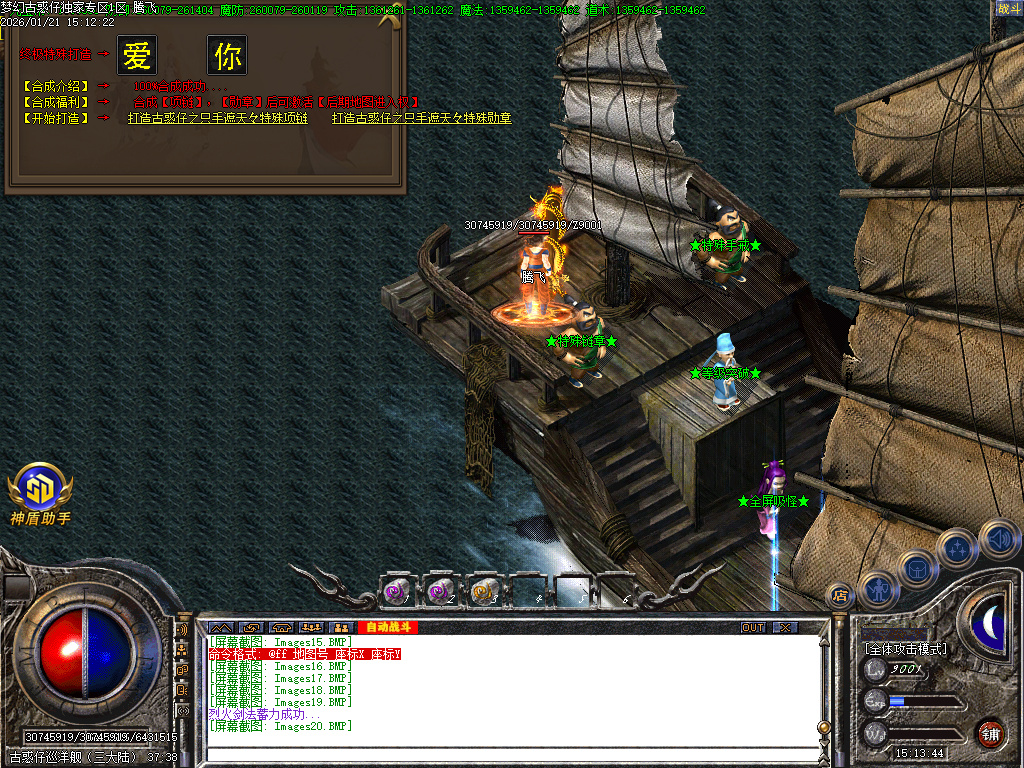Viewport: 1024px width, 768px height.
Task: Use the orange scroll in hotbar slot 3
Action: (485, 592)
